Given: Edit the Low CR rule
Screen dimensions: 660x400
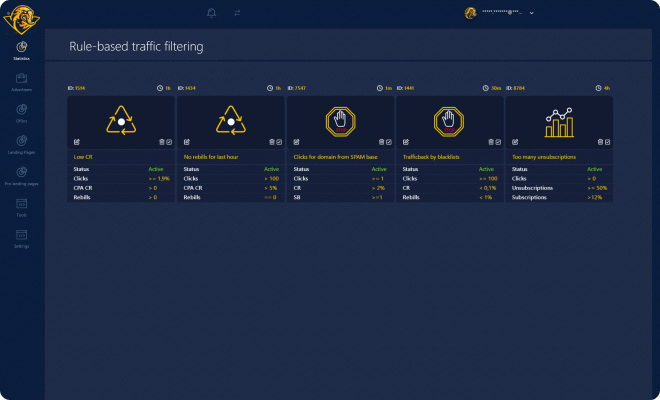Looking at the screenshot, I should (x=73, y=142).
